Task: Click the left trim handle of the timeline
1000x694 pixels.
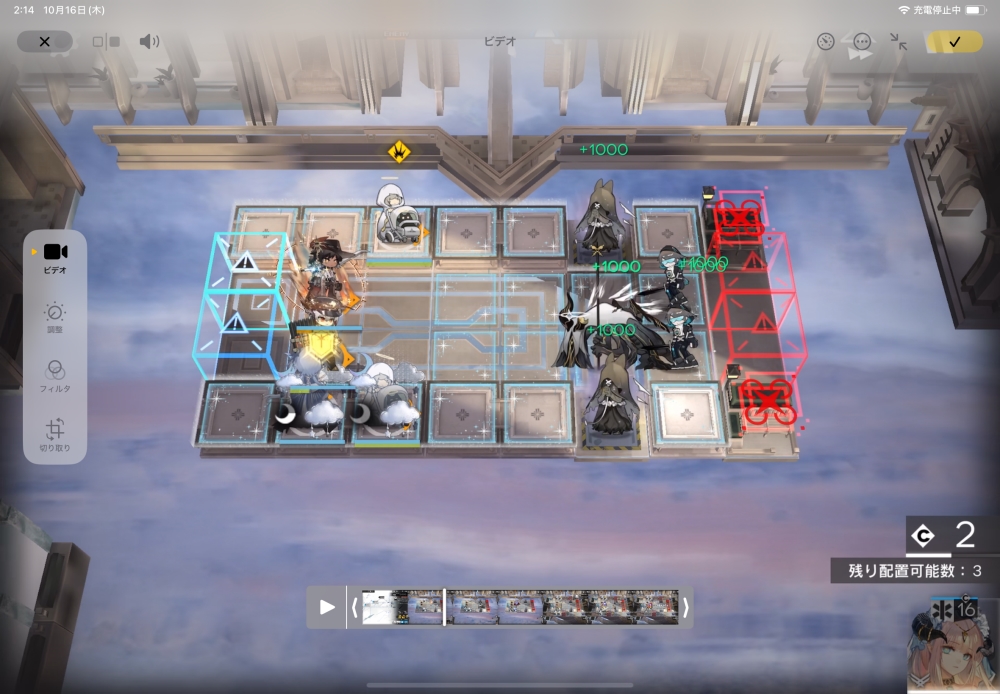Action: click(x=354, y=607)
